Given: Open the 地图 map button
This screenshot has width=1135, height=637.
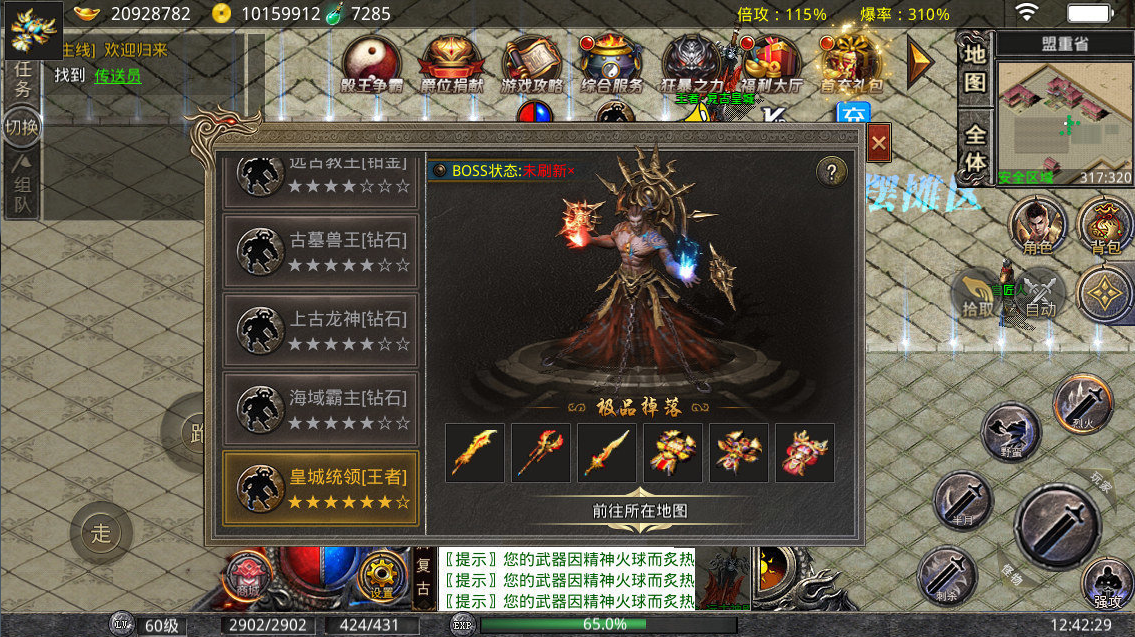Looking at the screenshot, I should pos(975,68).
